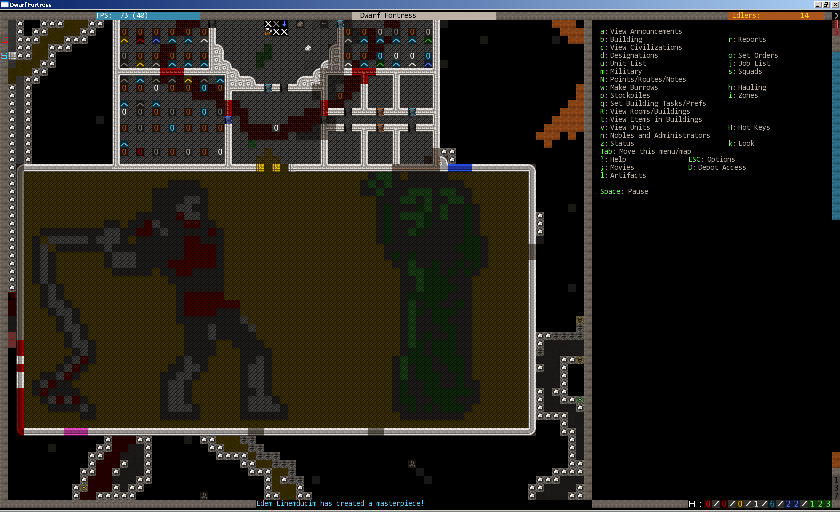This screenshot has height=512, width=840.
Task: Show the fortress Status screen
Action: (621, 143)
